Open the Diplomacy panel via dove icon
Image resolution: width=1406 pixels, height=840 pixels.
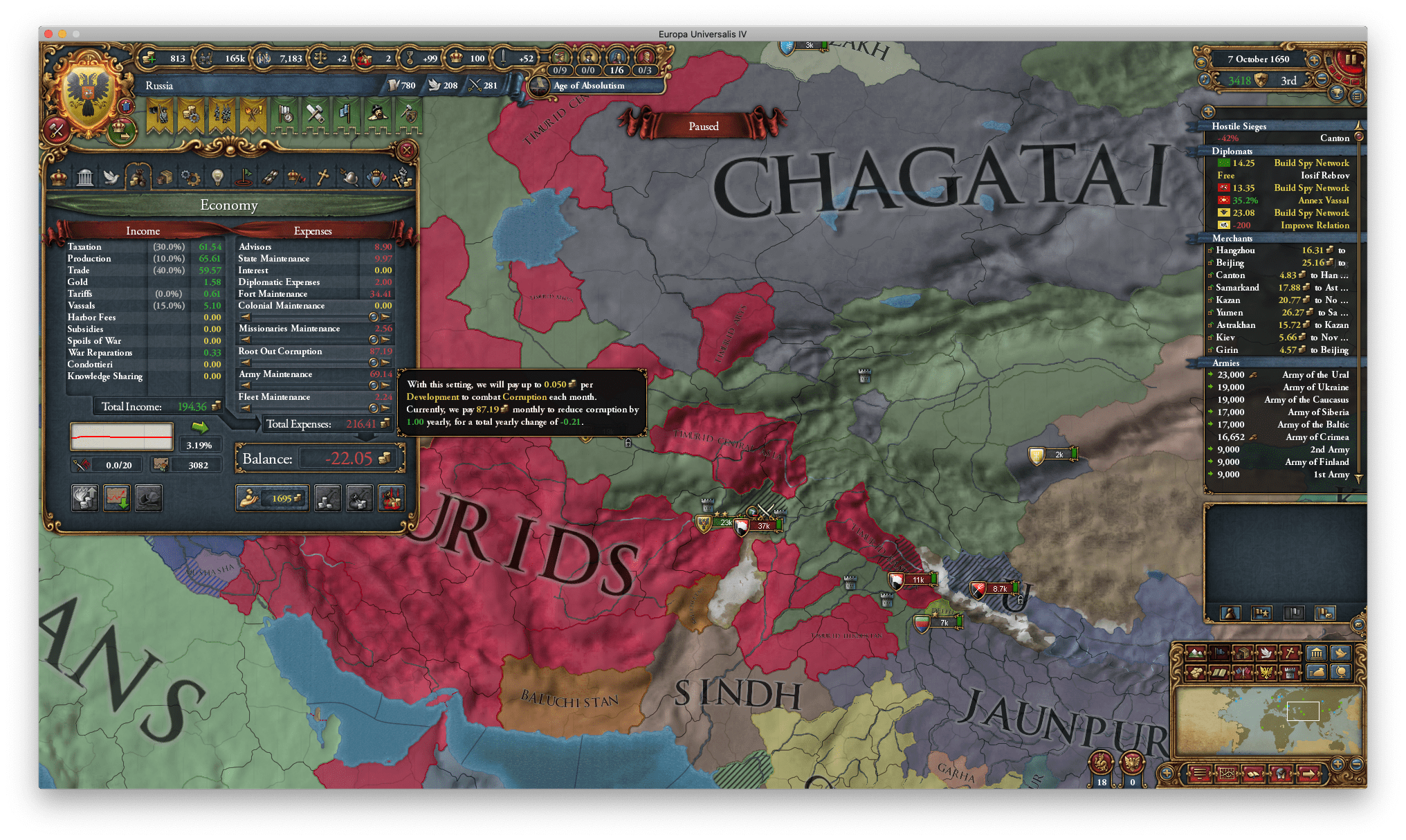(112, 177)
